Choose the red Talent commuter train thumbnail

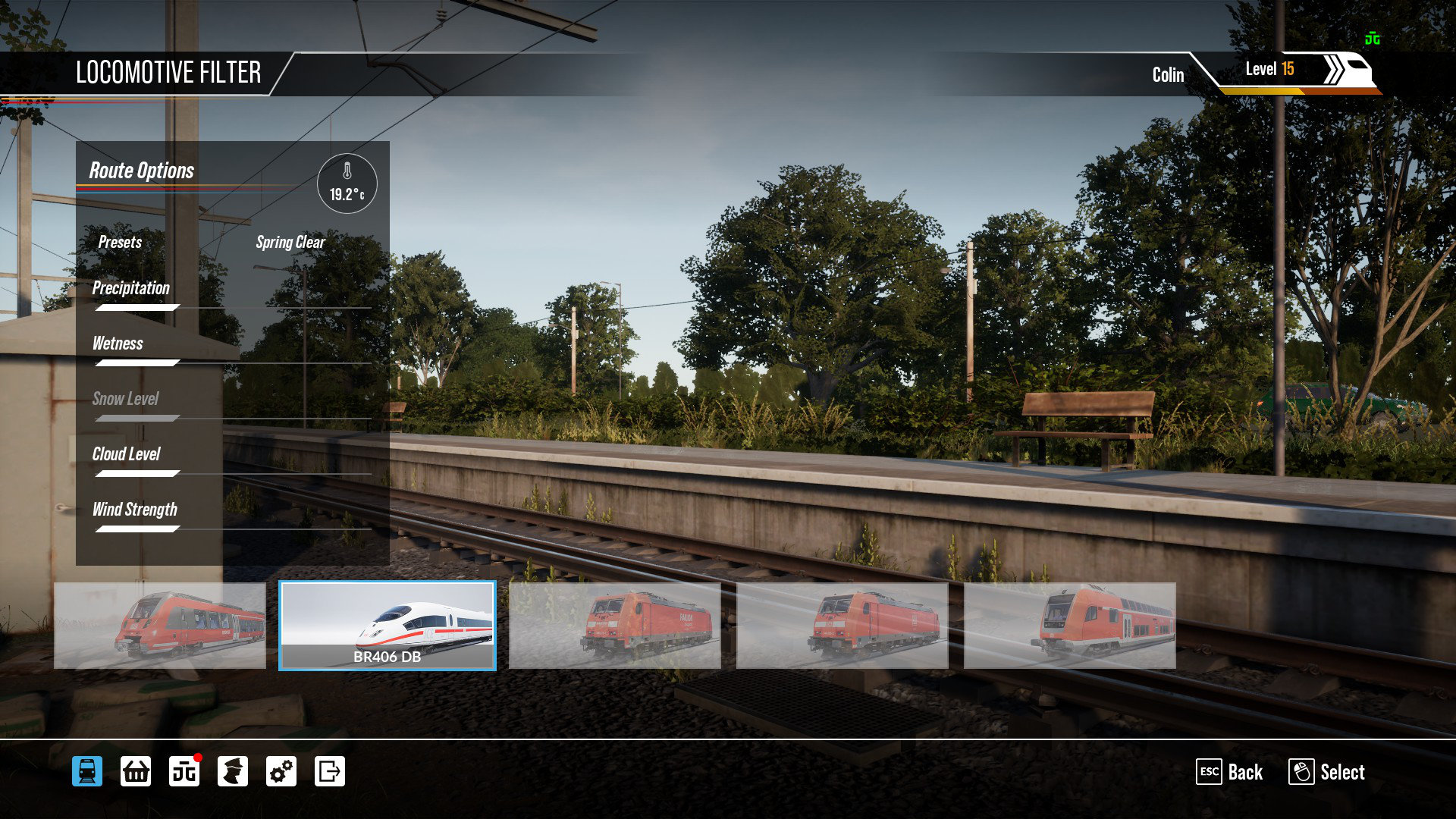pyautogui.click(x=160, y=626)
